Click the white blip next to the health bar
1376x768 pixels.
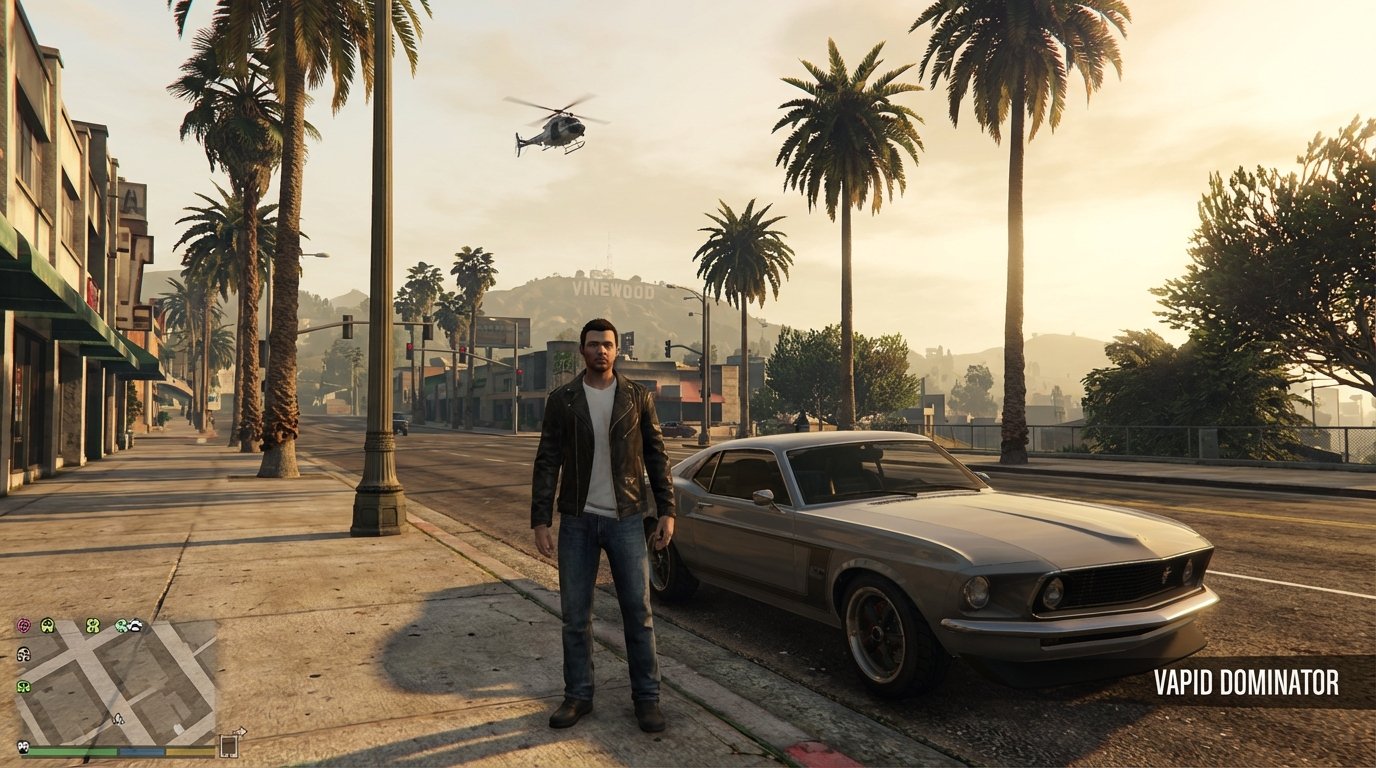click(x=23, y=749)
